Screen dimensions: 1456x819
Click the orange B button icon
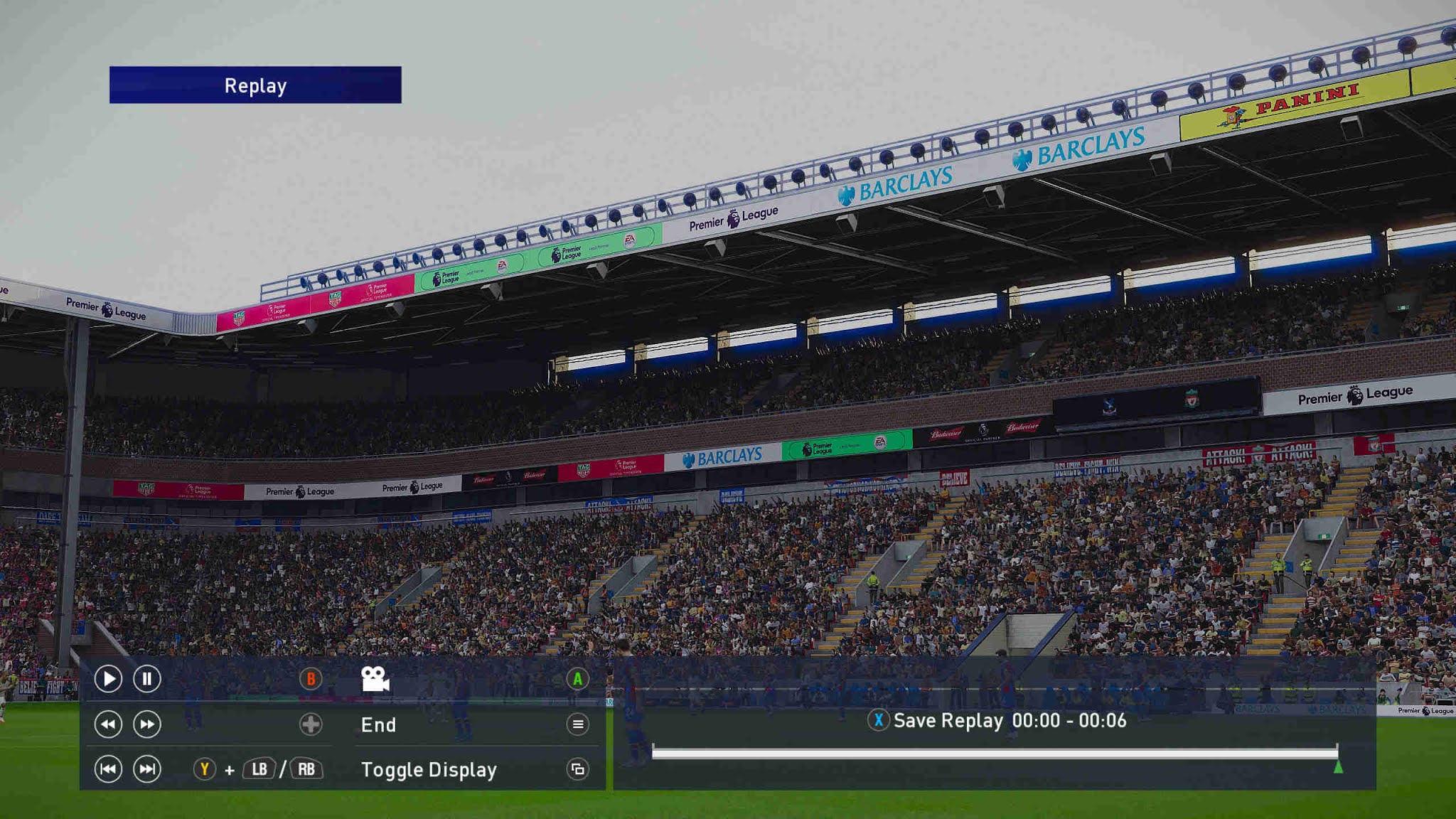click(x=311, y=679)
